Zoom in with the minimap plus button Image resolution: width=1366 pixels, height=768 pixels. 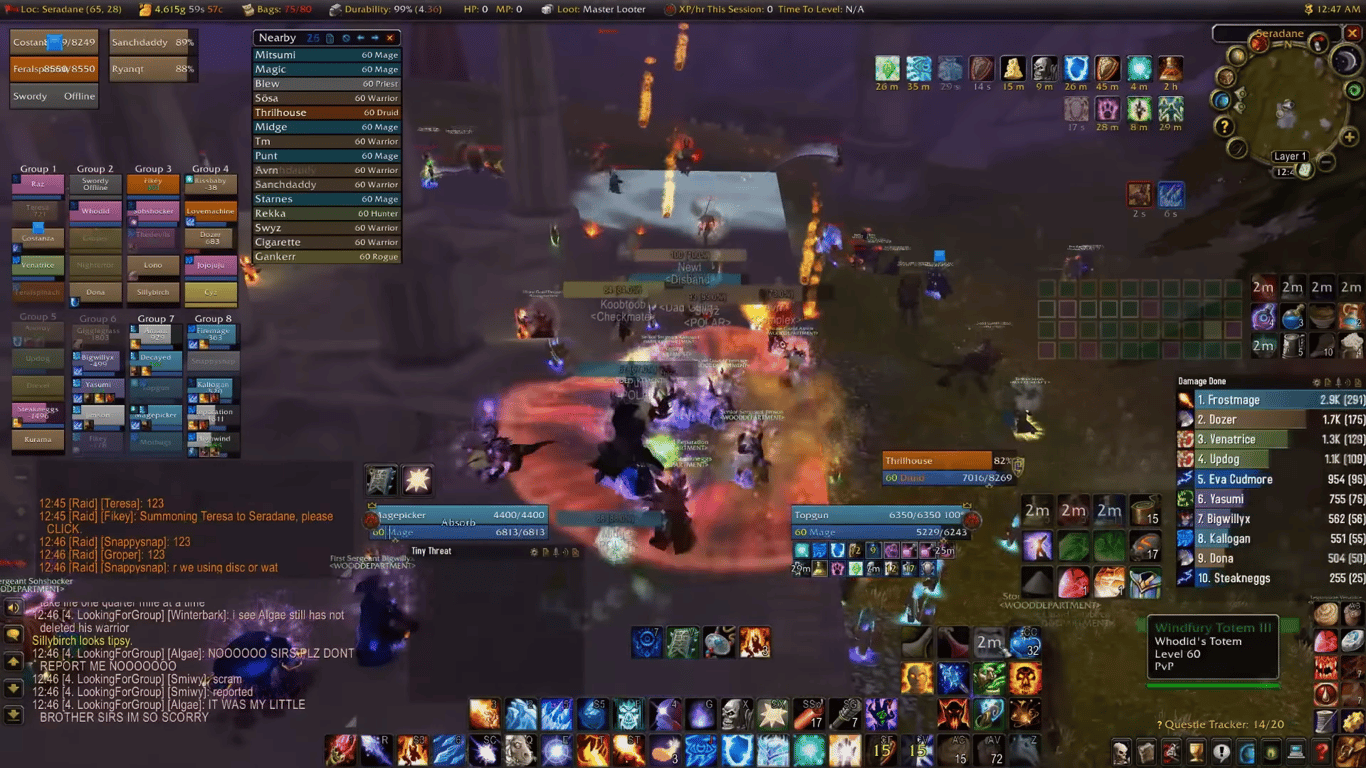(x=1349, y=137)
